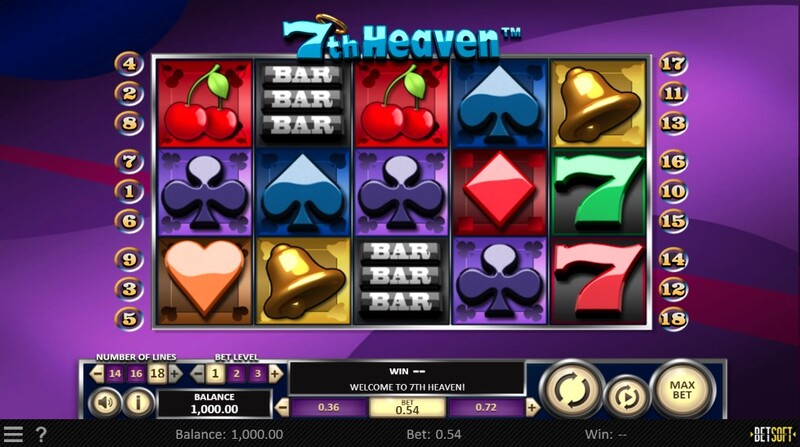Select bet level 1
The height and width of the screenshot is (447, 800).
(x=214, y=373)
